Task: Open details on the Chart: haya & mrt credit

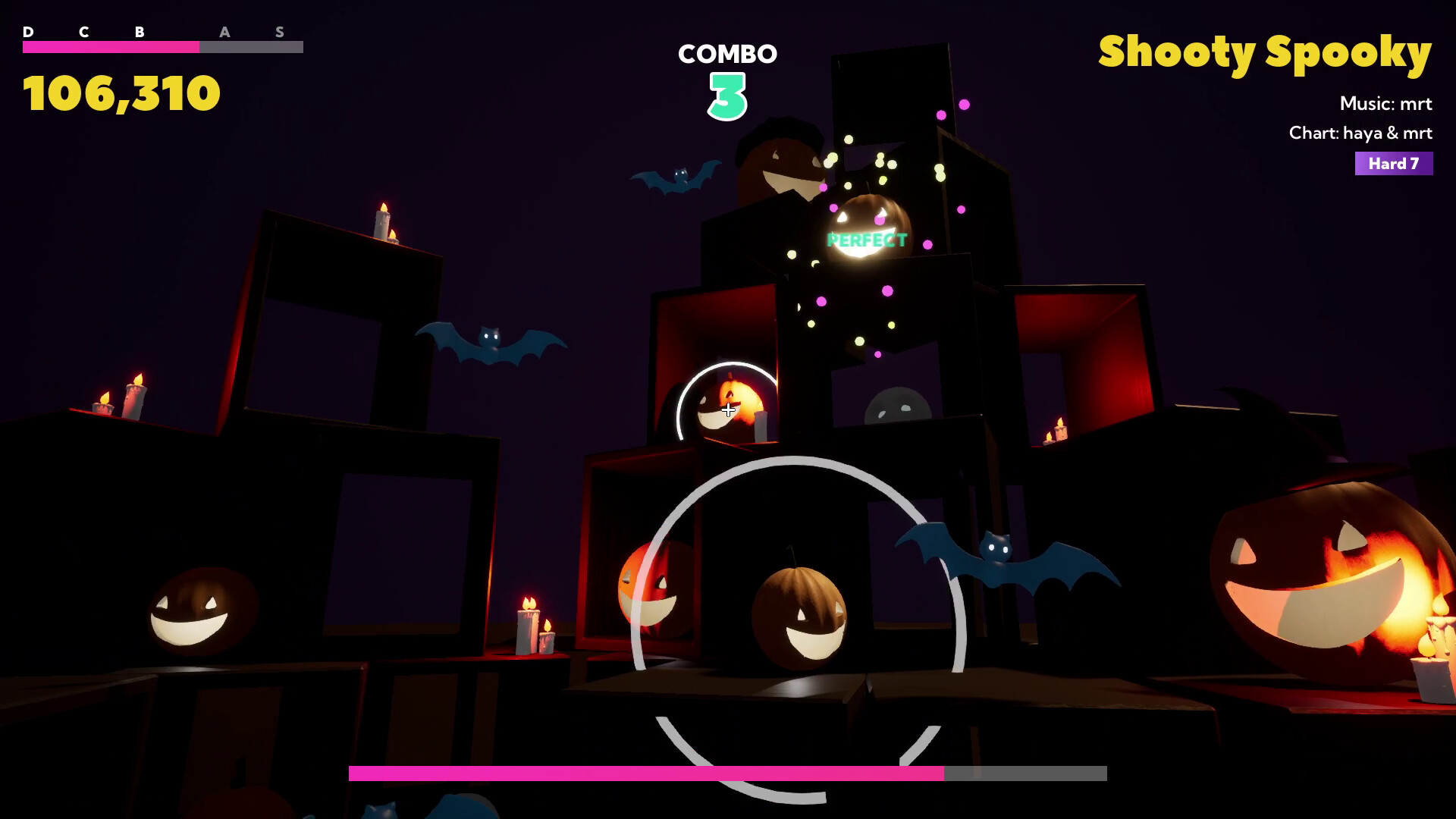Action: point(1361,133)
